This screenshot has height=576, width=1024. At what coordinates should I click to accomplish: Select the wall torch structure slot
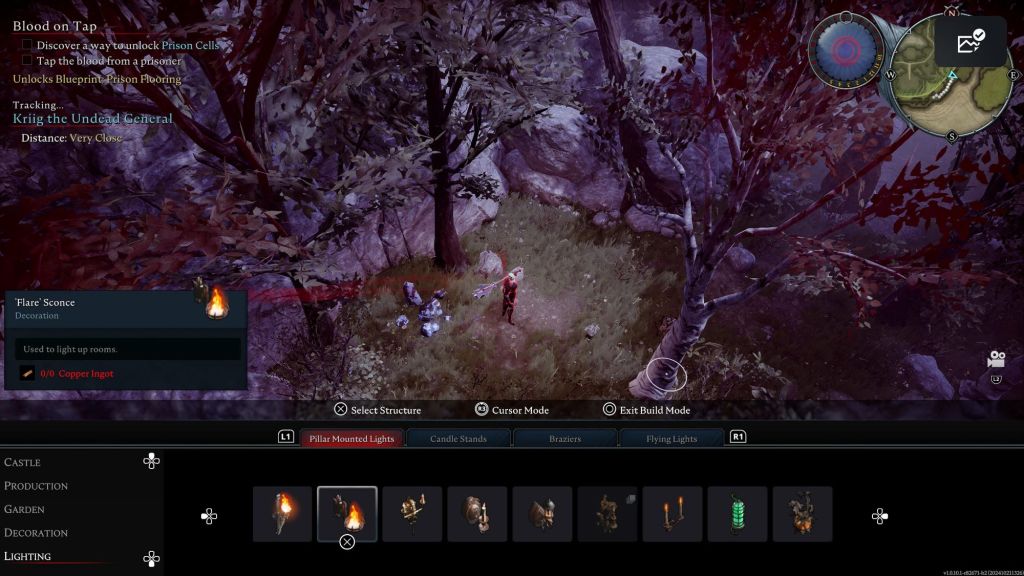[282, 514]
